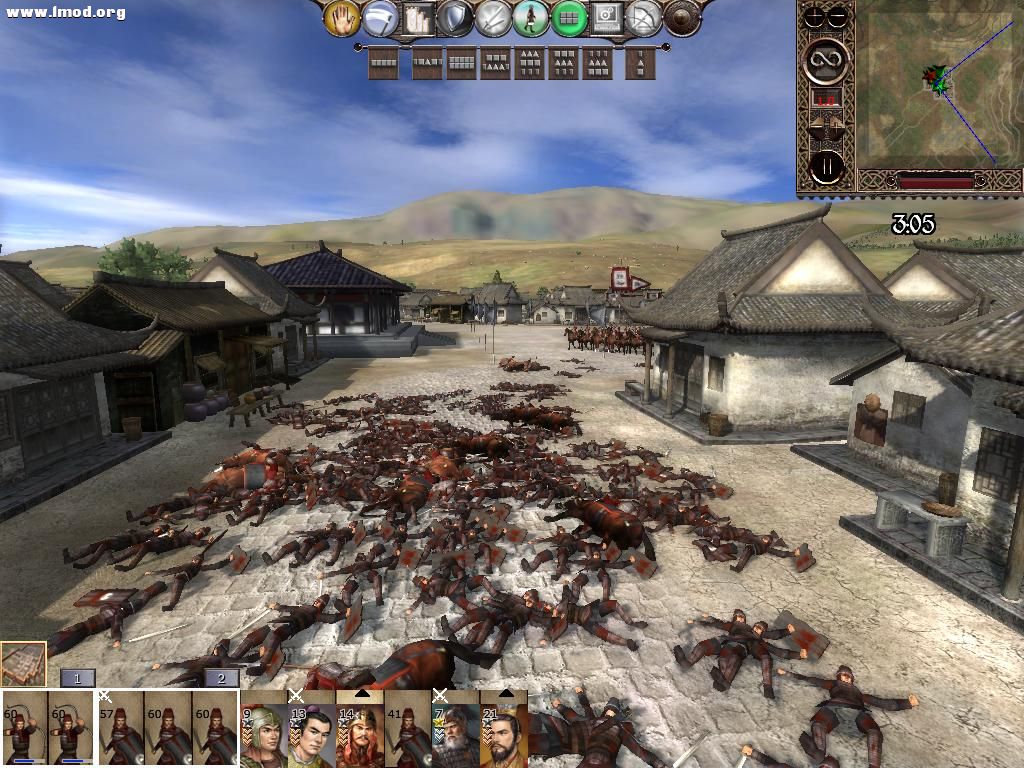Click the halt hand icon
The image size is (1024, 768).
coord(342,17)
